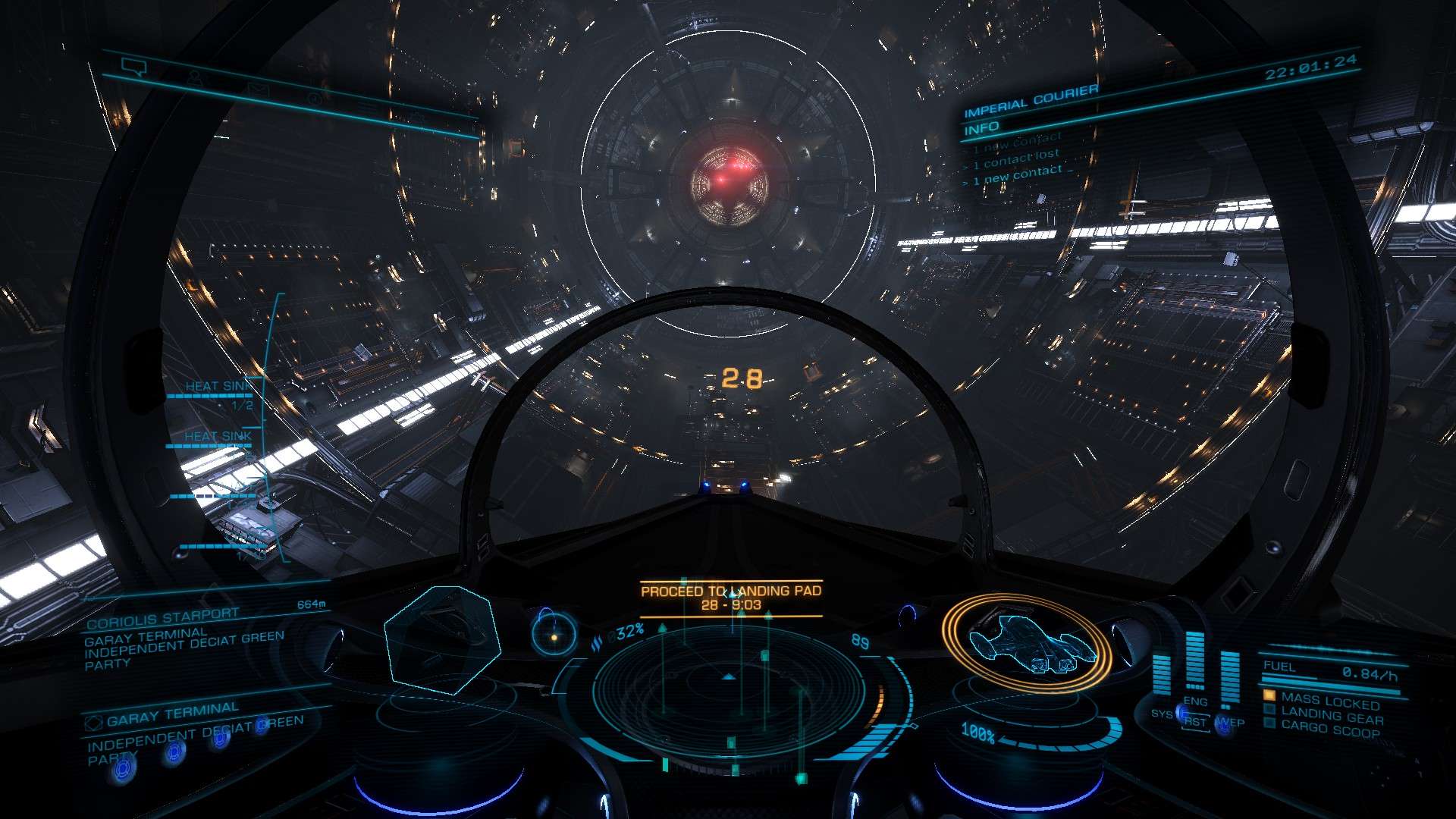Click the Mass Locked orange indicator
1456x819 pixels.
click(x=1321, y=700)
